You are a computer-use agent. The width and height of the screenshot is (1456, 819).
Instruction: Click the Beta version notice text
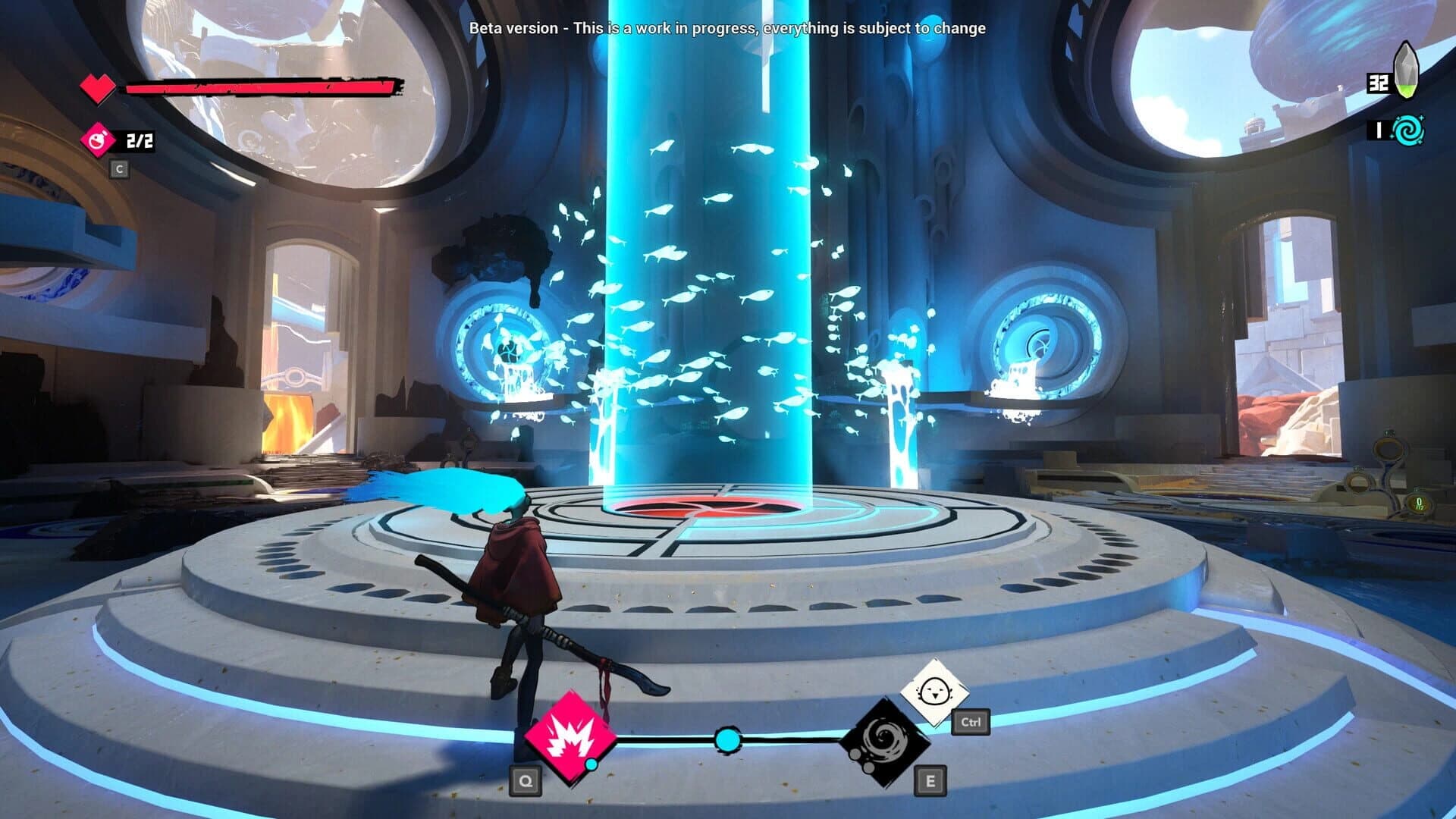728,30
